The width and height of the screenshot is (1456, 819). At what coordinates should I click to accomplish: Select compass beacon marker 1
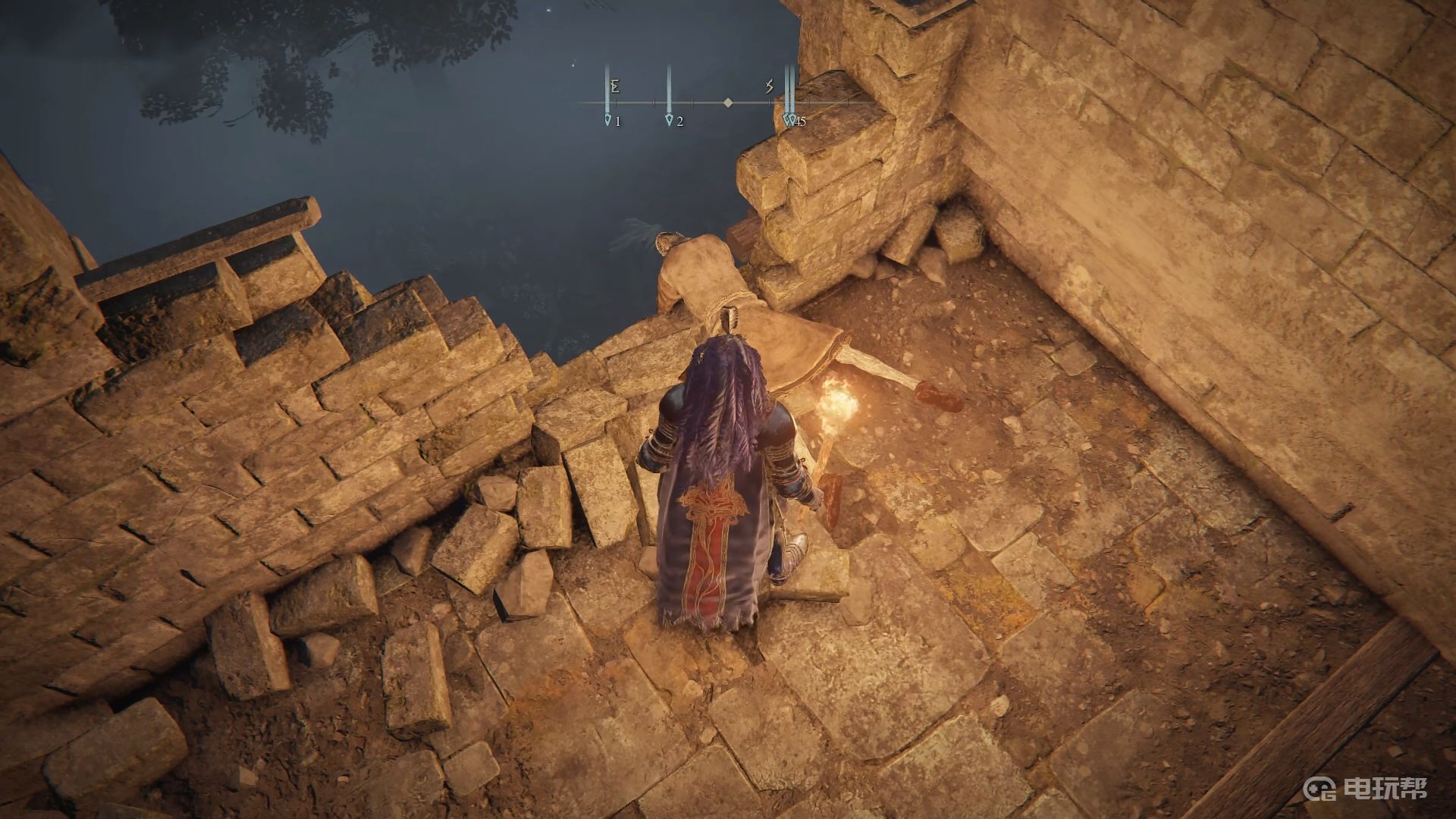608,120
